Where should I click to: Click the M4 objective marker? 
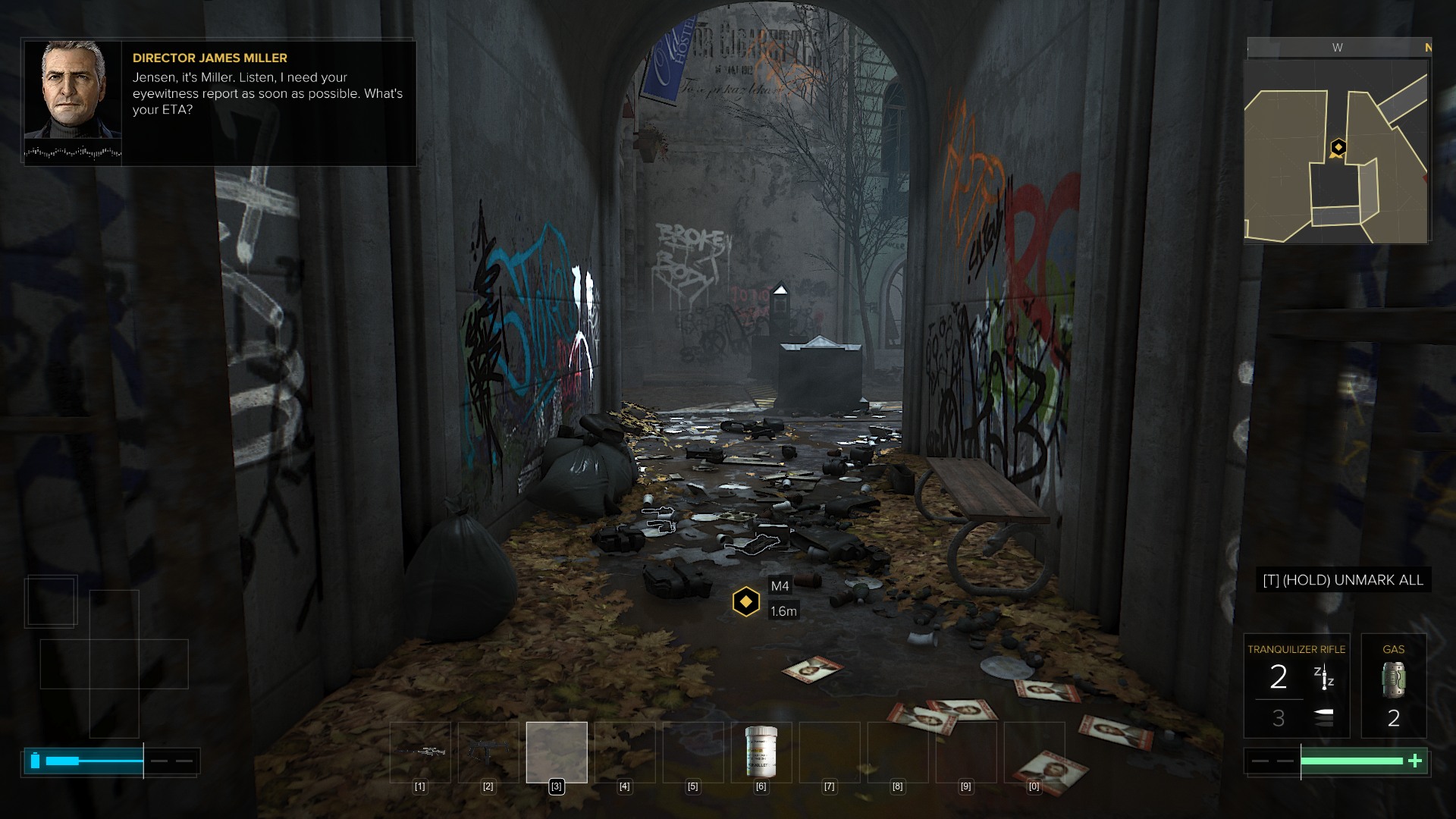746,601
